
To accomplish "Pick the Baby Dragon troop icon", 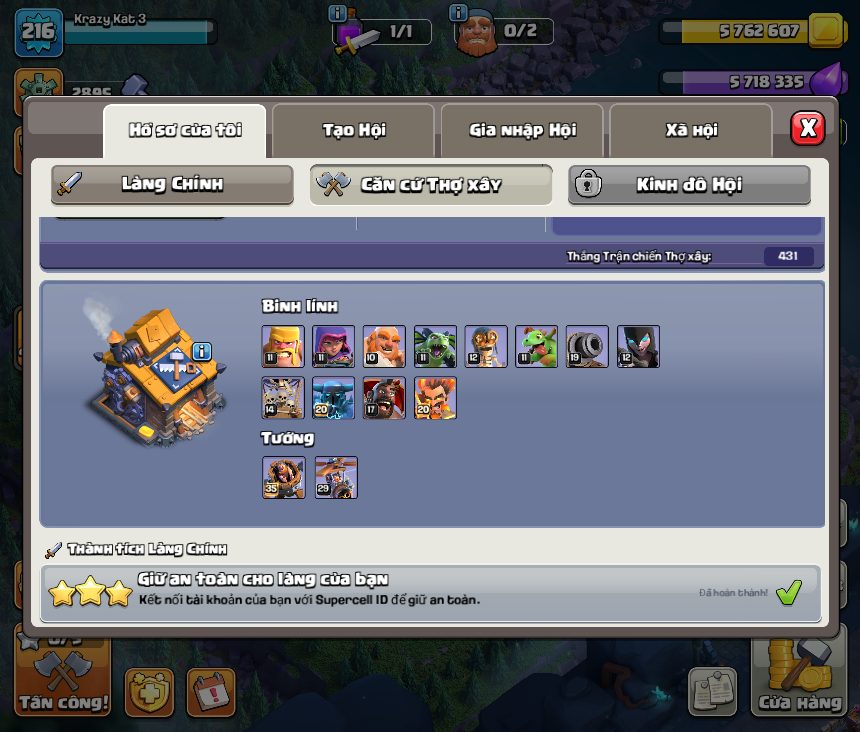I will point(536,347).
